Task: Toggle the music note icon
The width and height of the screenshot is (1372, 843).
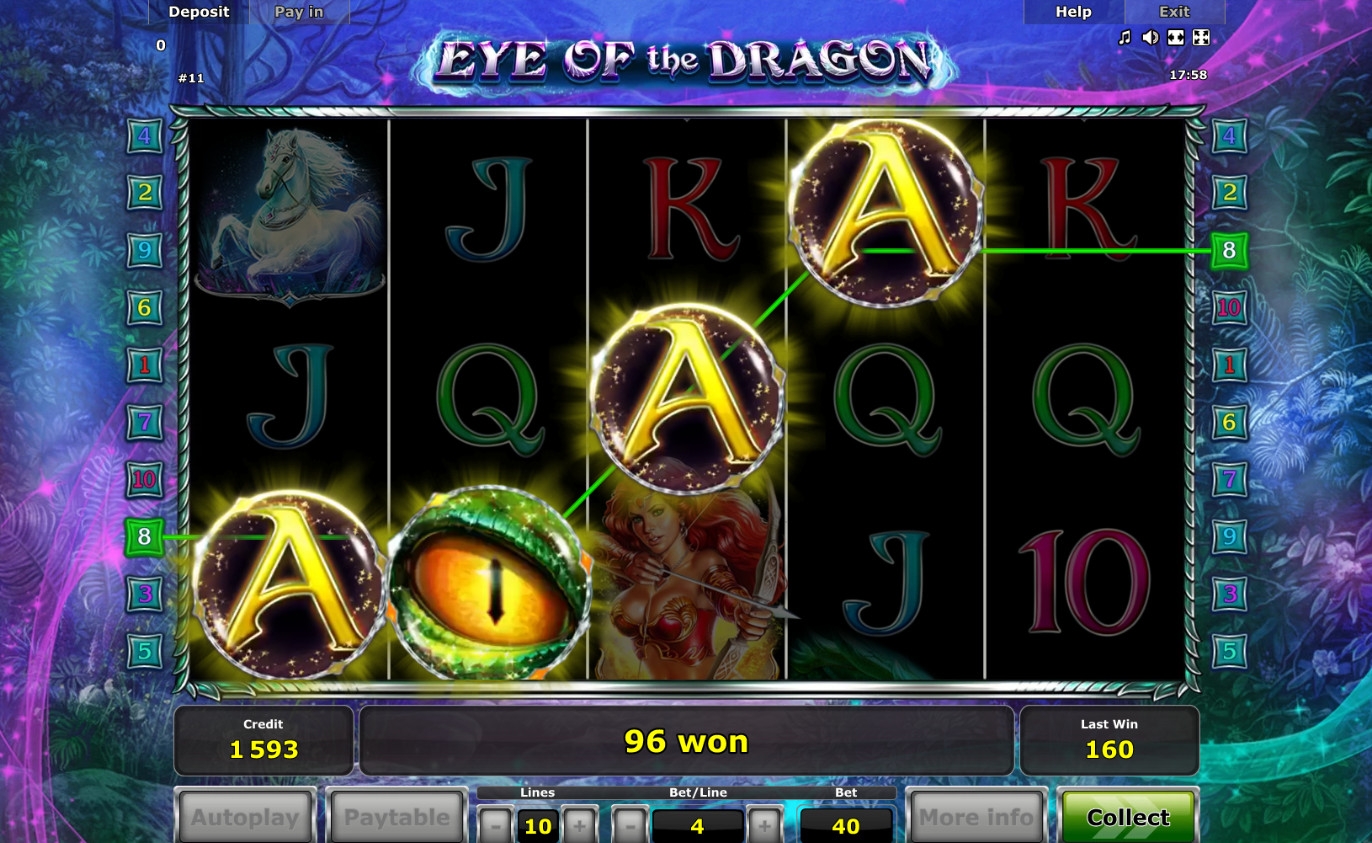Action: click(x=1124, y=38)
